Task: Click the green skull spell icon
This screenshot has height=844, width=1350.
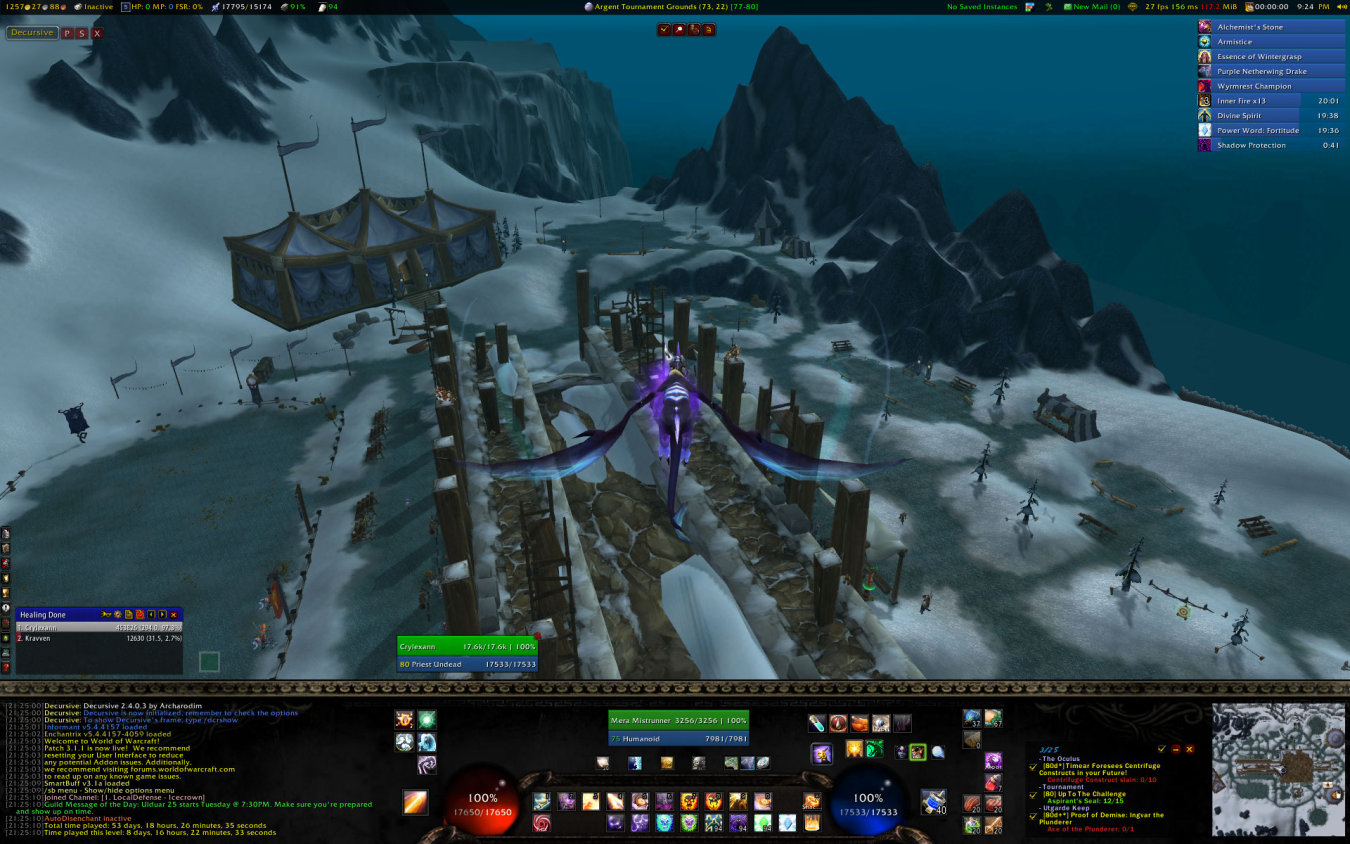Action: [689, 822]
